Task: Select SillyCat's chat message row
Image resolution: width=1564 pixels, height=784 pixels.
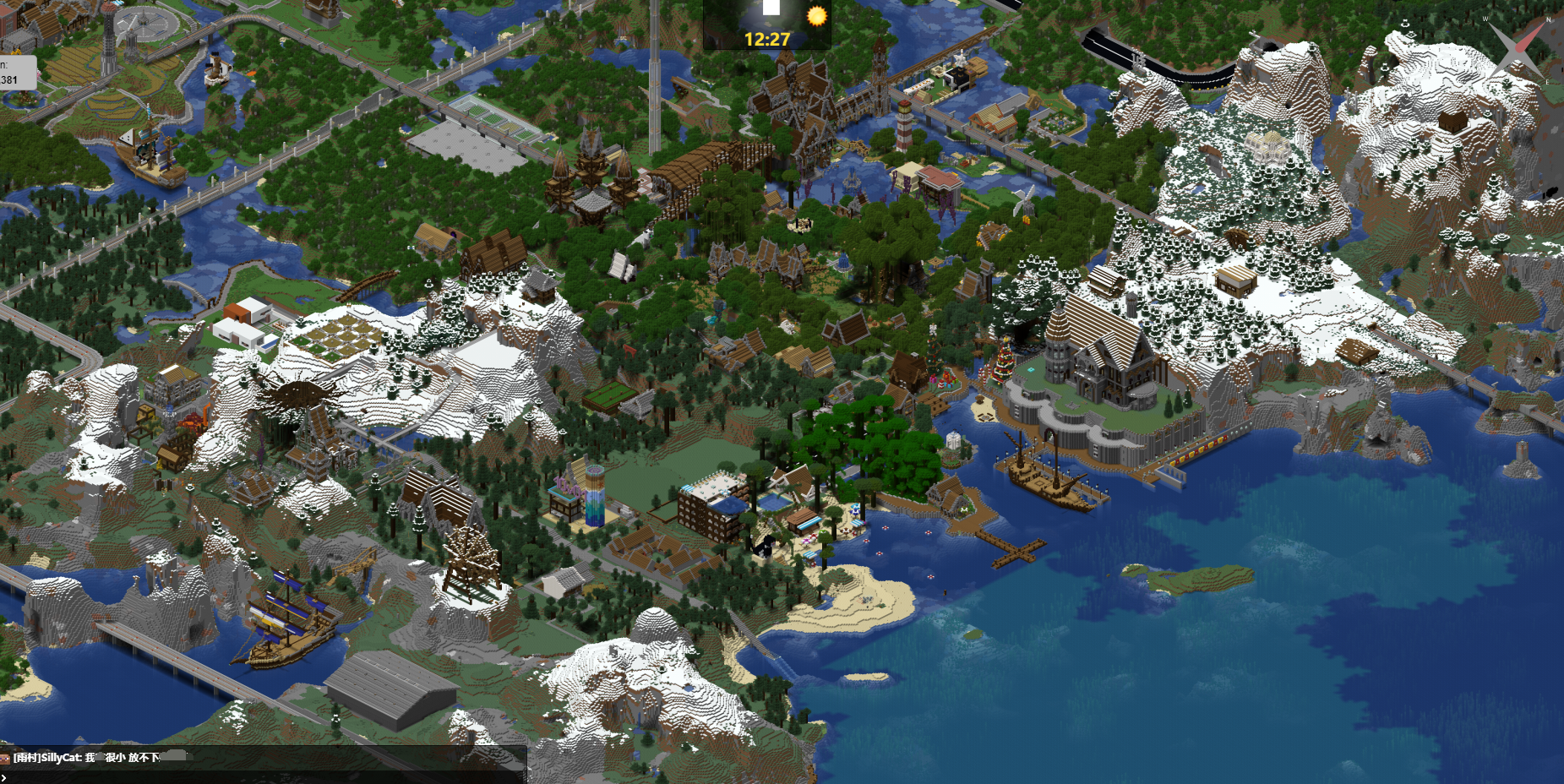Action: coord(262,758)
